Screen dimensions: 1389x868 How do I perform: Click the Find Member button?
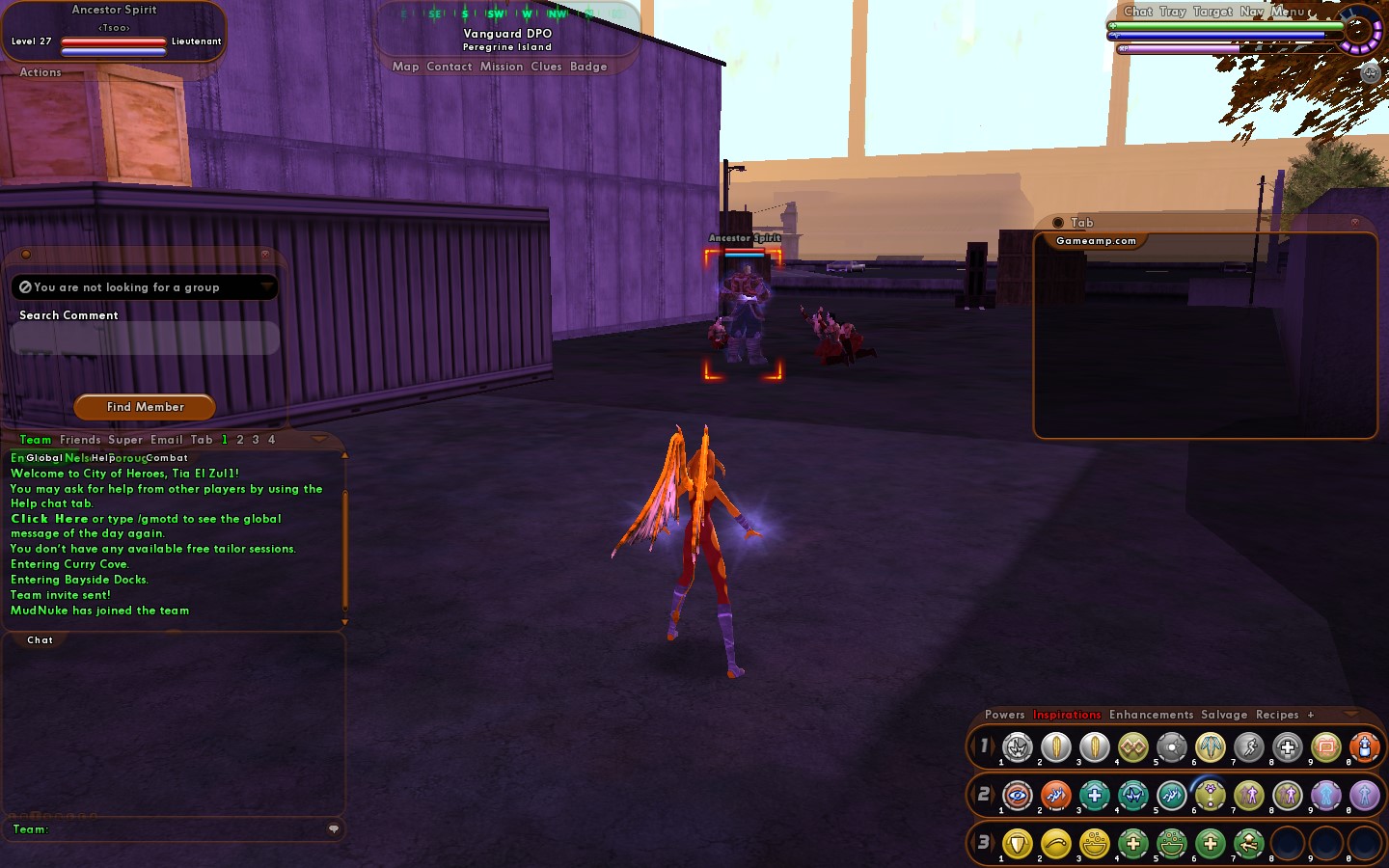145,407
